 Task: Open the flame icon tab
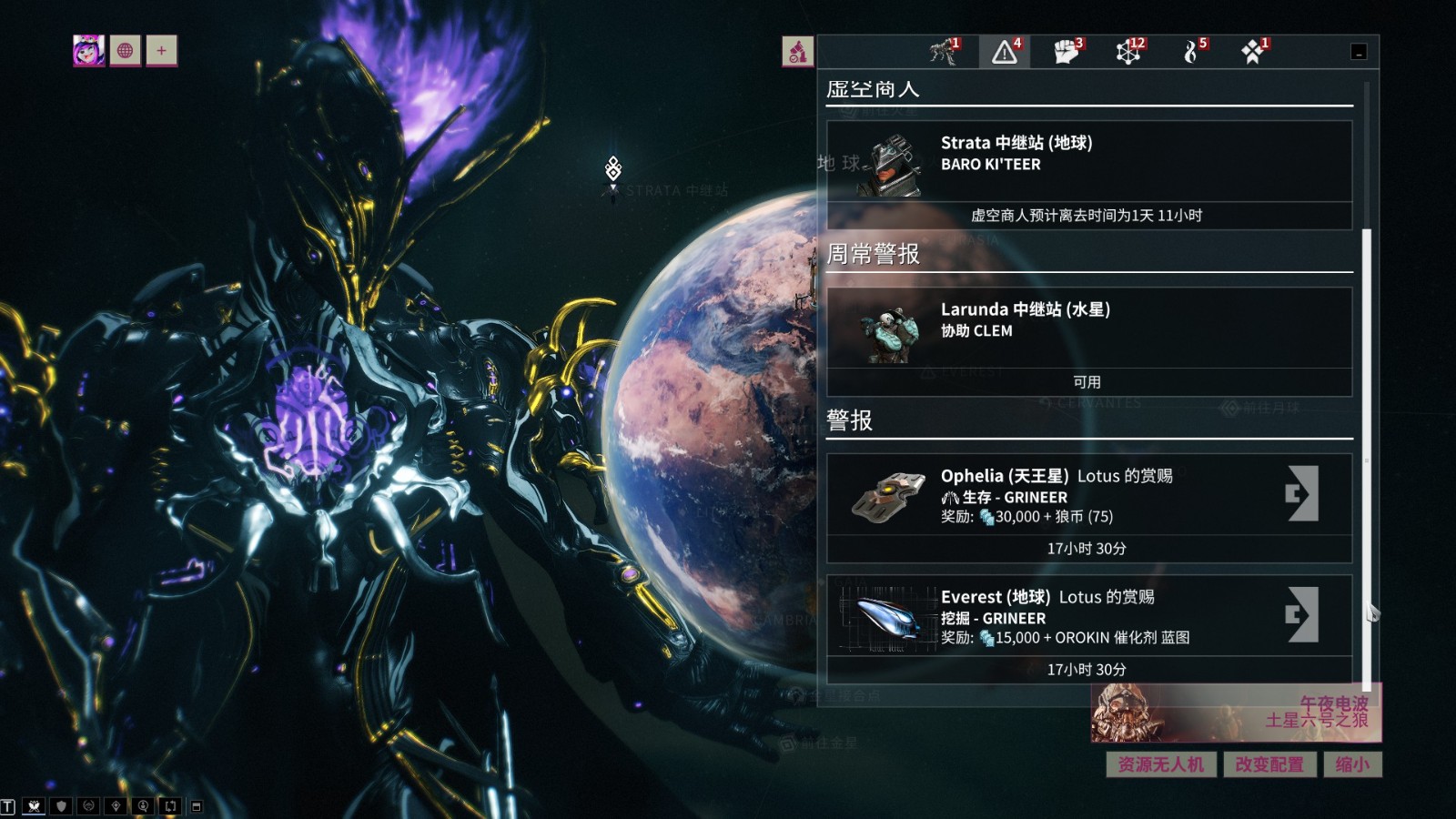click(1191, 51)
